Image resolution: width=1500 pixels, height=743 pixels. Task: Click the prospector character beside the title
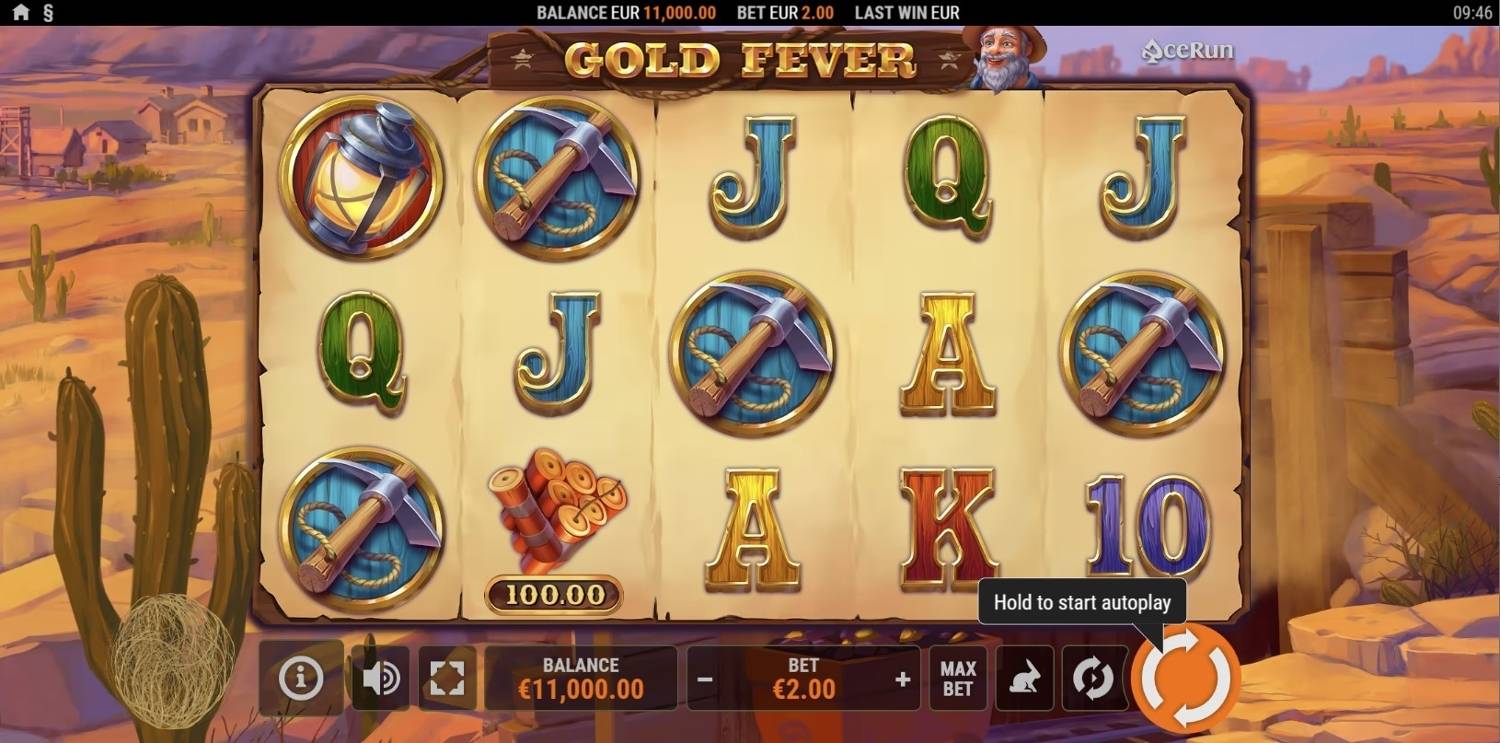point(1005,60)
